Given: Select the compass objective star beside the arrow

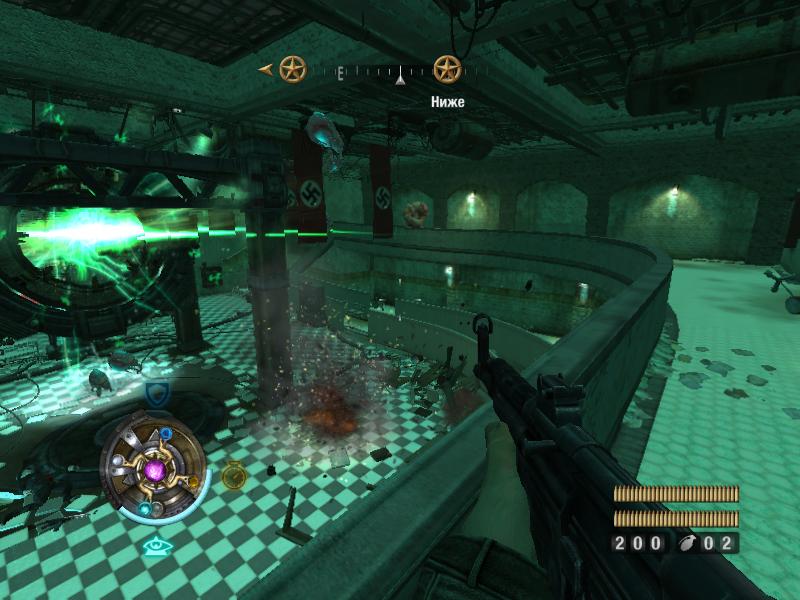Looking at the screenshot, I should point(292,69).
